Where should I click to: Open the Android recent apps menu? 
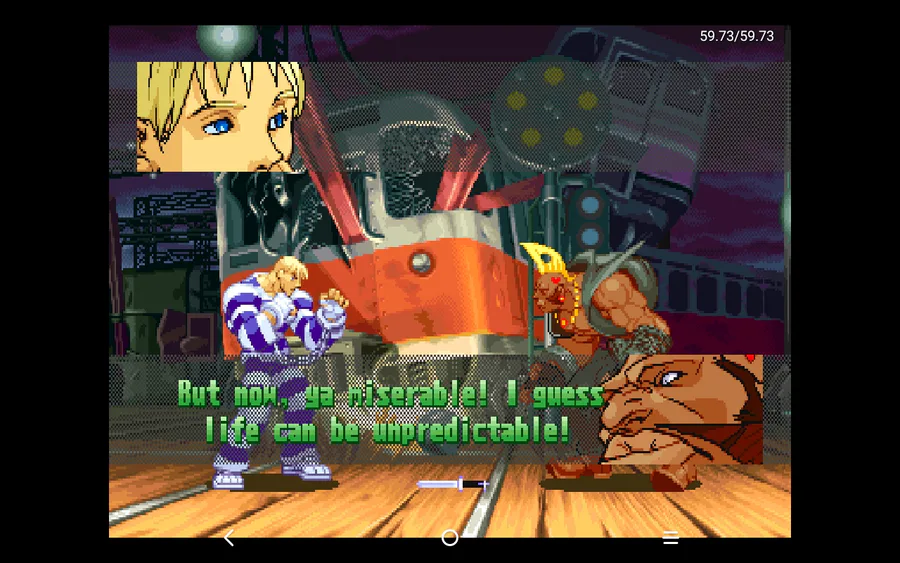671,538
